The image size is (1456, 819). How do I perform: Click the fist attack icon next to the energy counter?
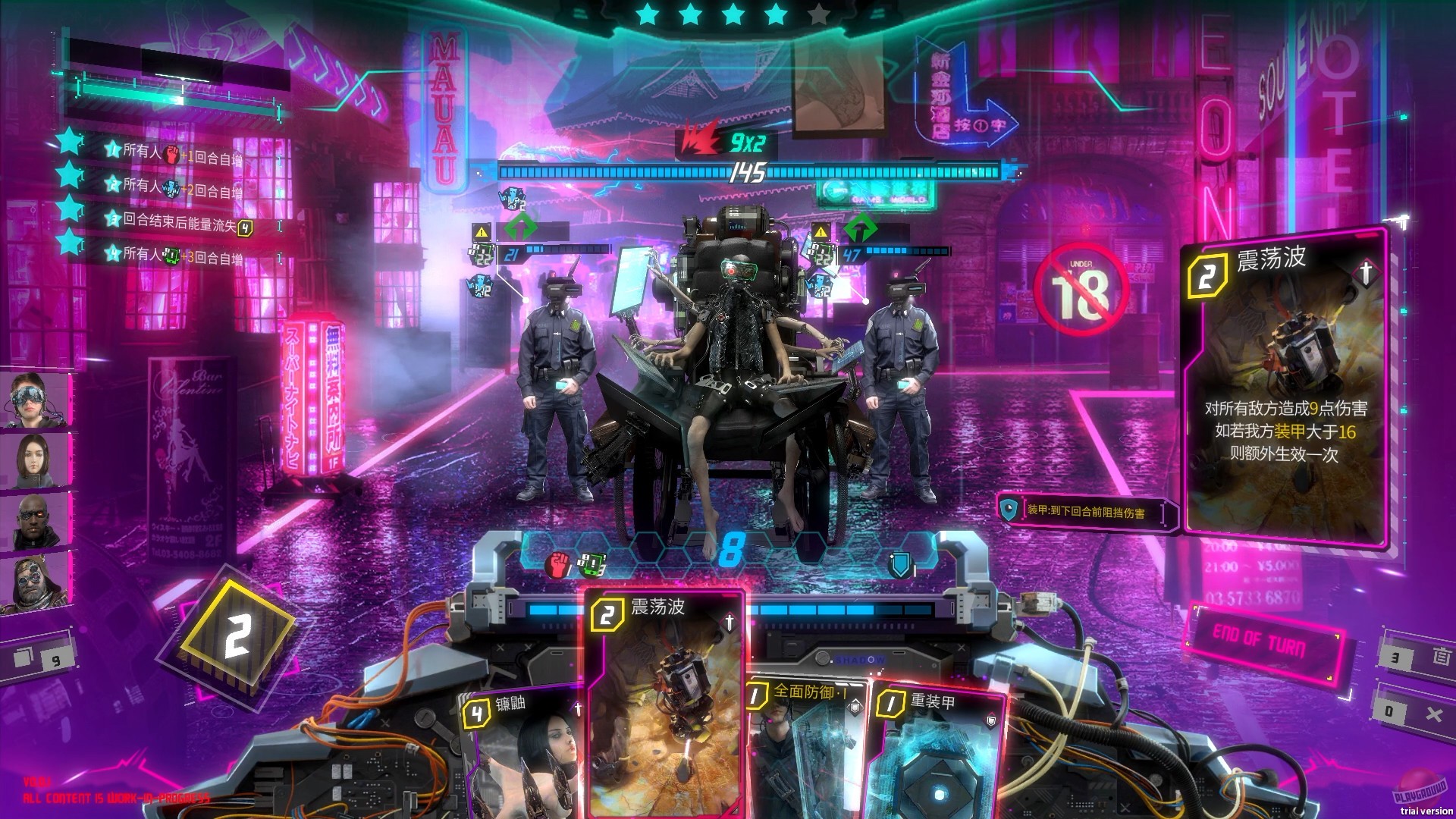(557, 564)
